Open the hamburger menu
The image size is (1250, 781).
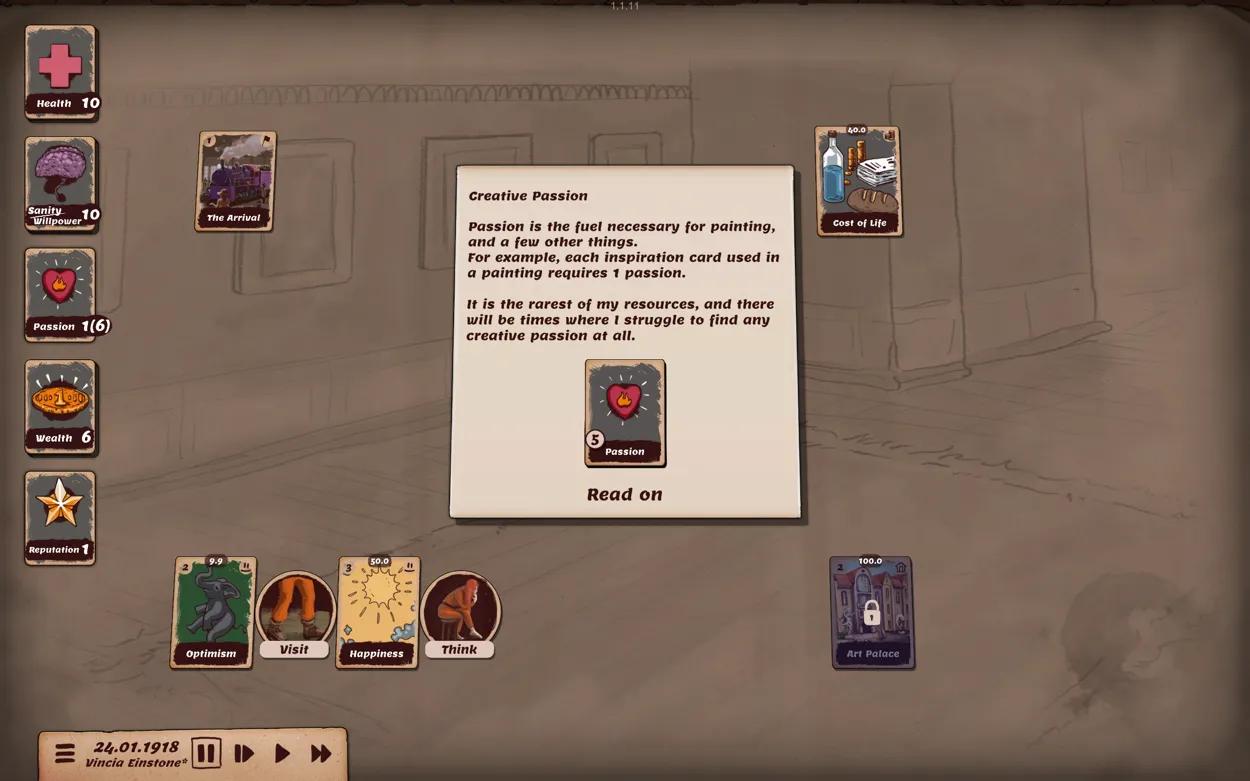[65, 753]
